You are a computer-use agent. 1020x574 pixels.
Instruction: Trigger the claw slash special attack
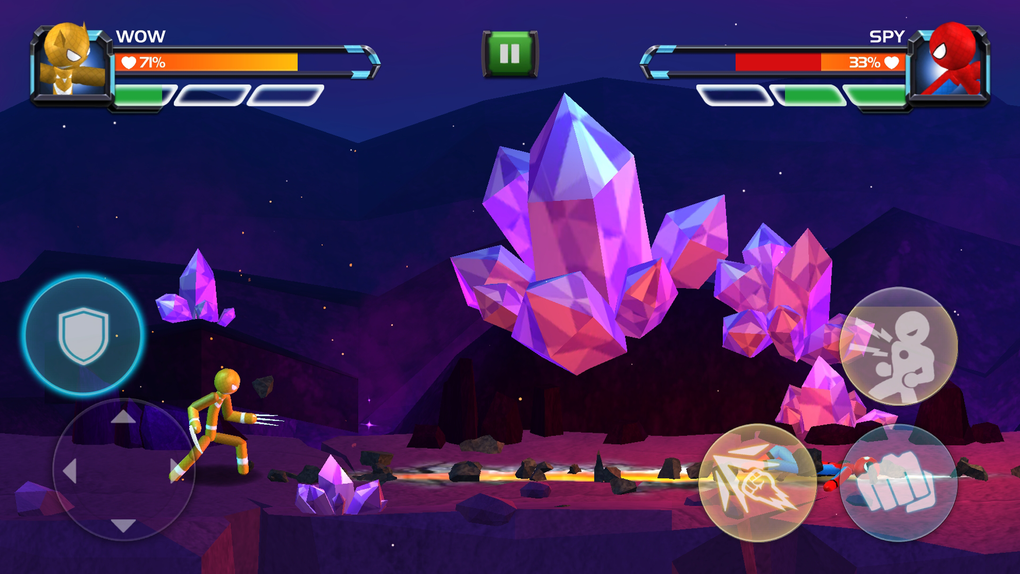[x=757, y=482]
